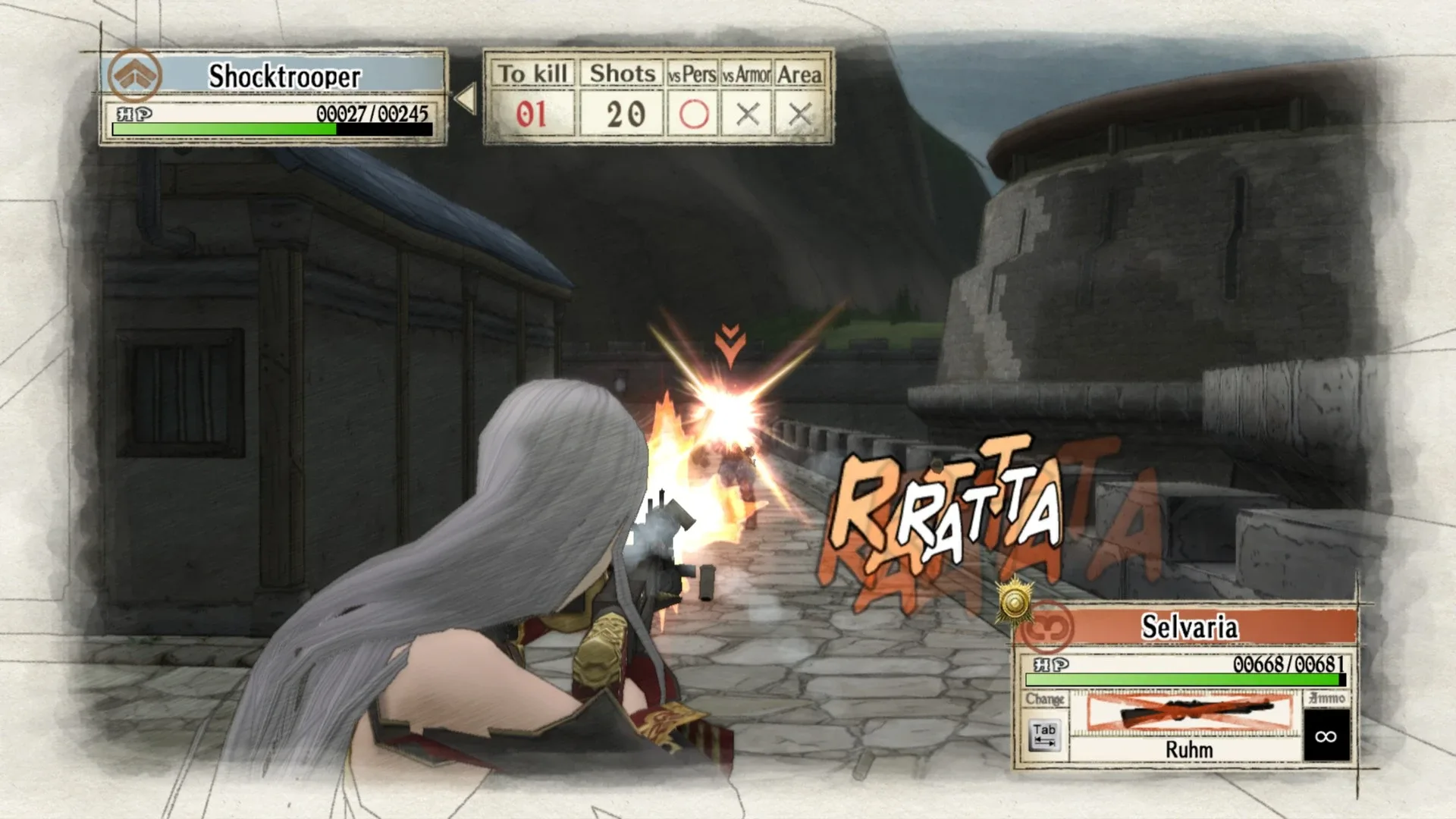Select the Ruhm weapon slot
Screen dimensions: 1456x819
point(1188,726)
